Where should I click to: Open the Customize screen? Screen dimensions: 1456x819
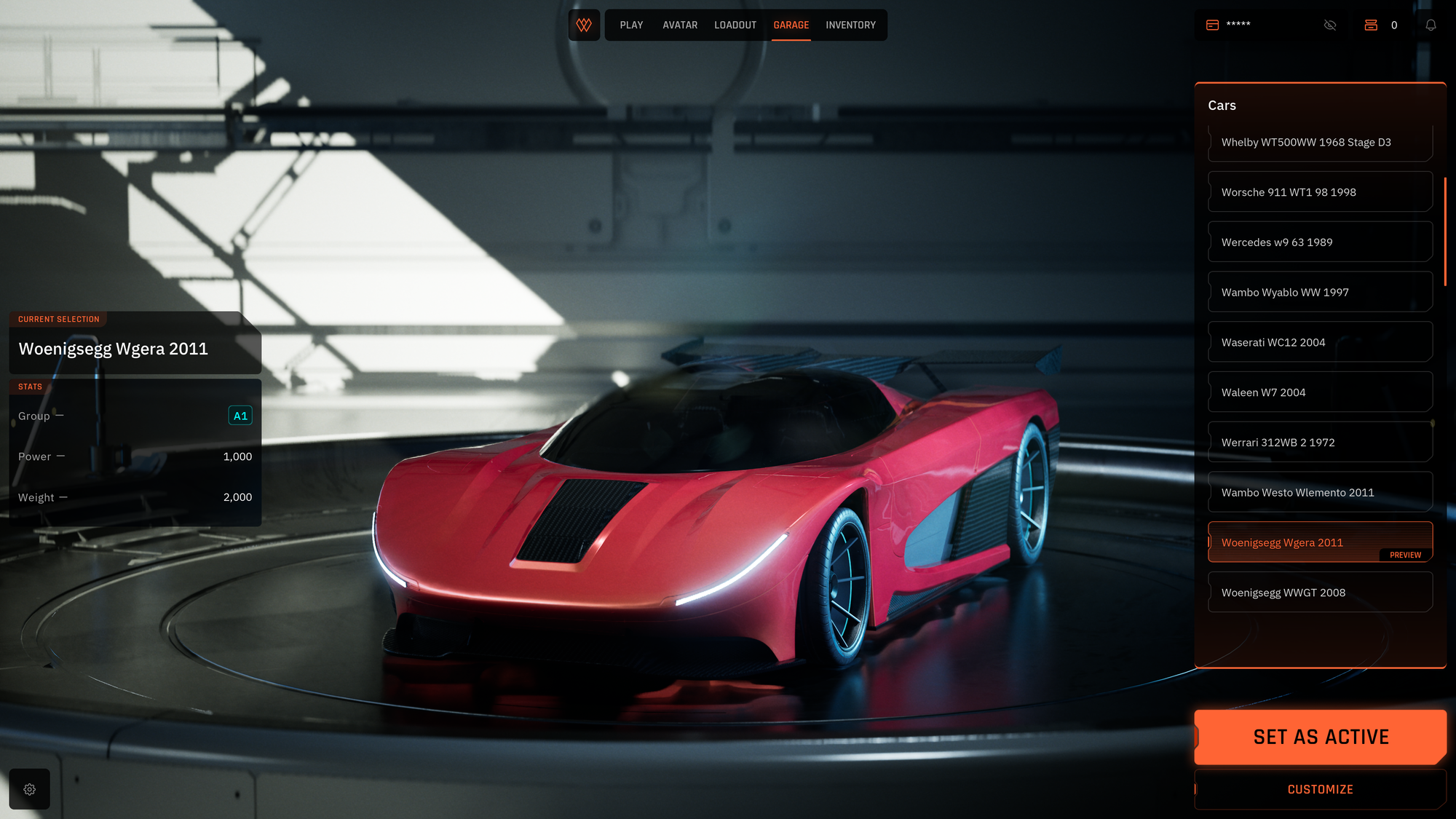click(x=1320, y=789)
